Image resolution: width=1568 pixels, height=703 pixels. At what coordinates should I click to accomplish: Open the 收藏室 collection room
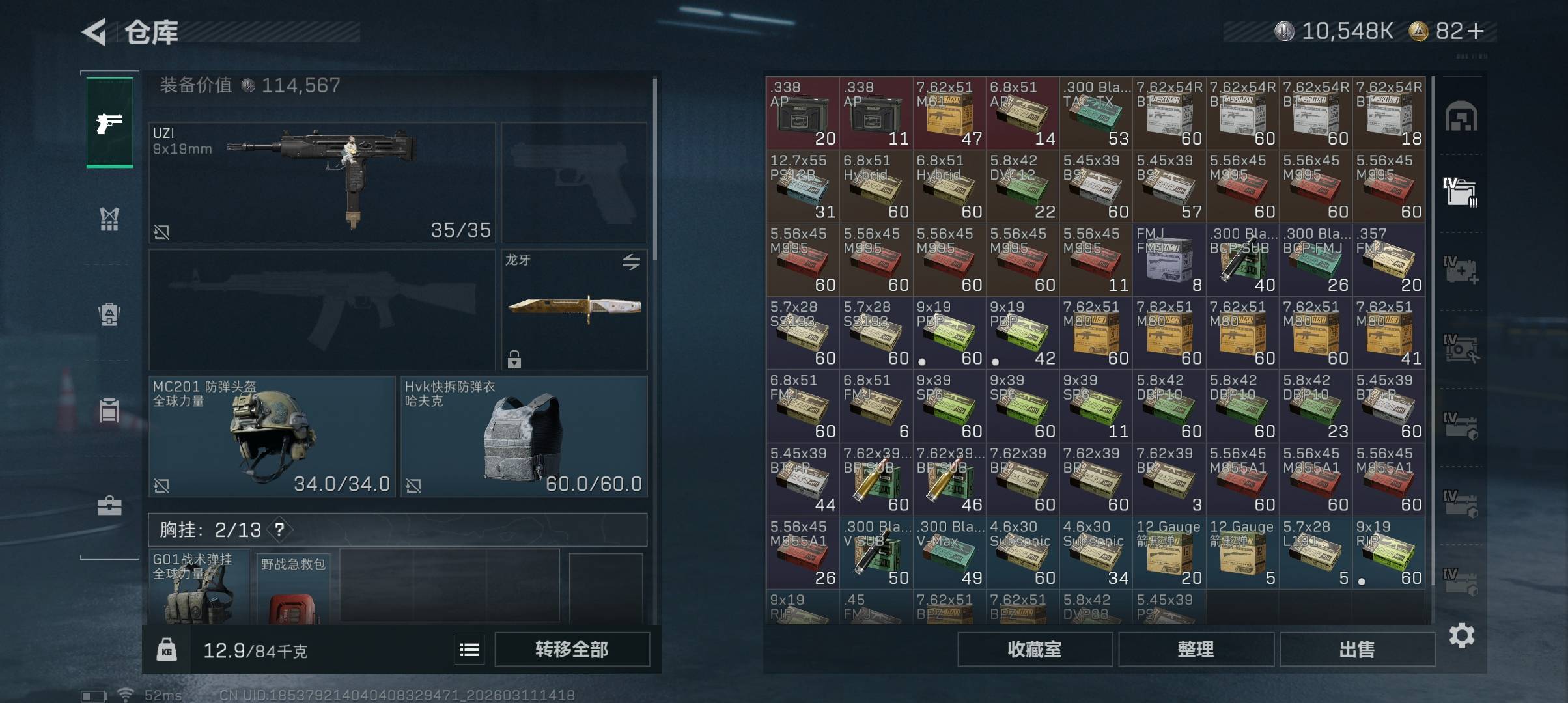[x=1034, y=649]
